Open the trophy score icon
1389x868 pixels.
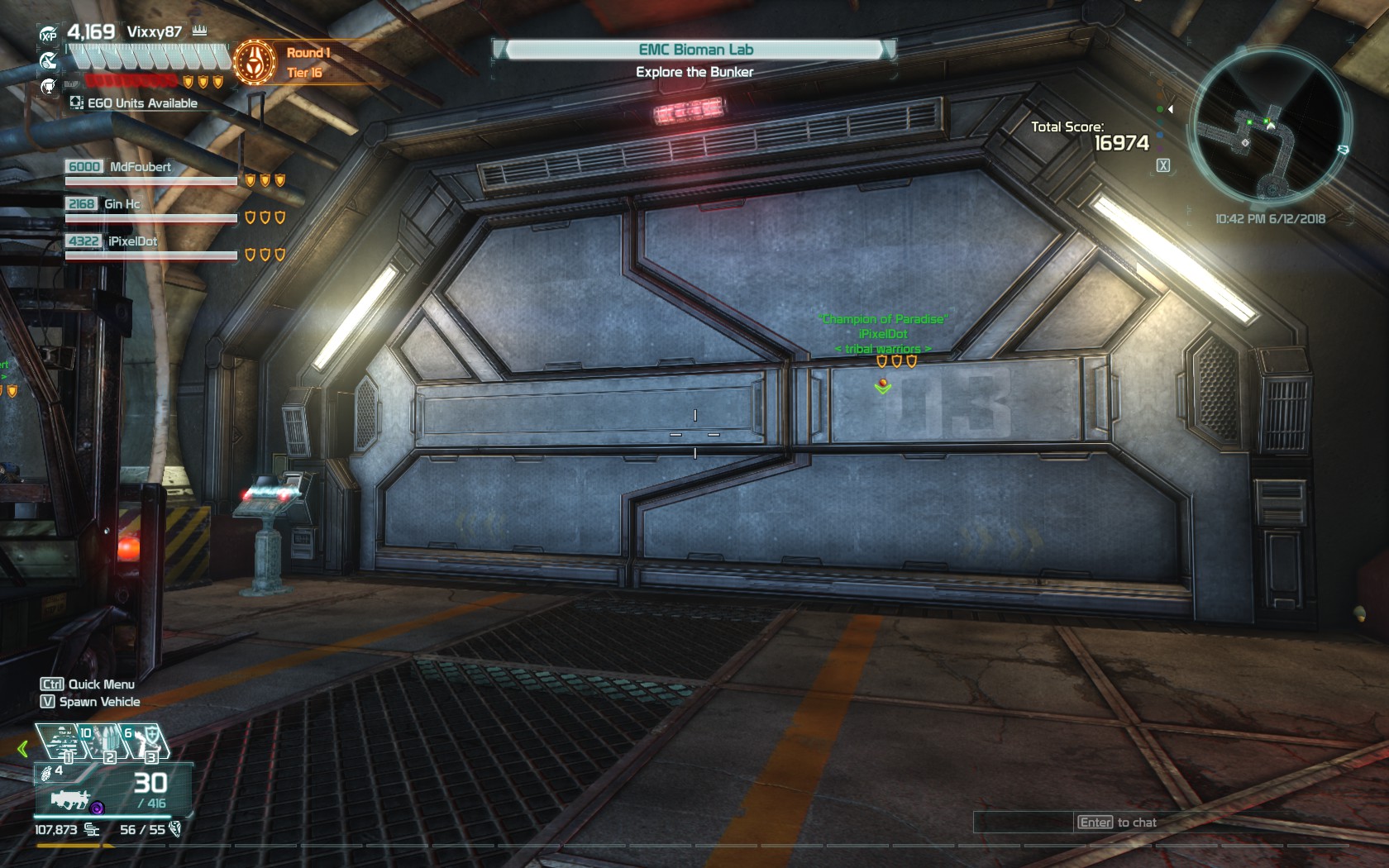48,86
